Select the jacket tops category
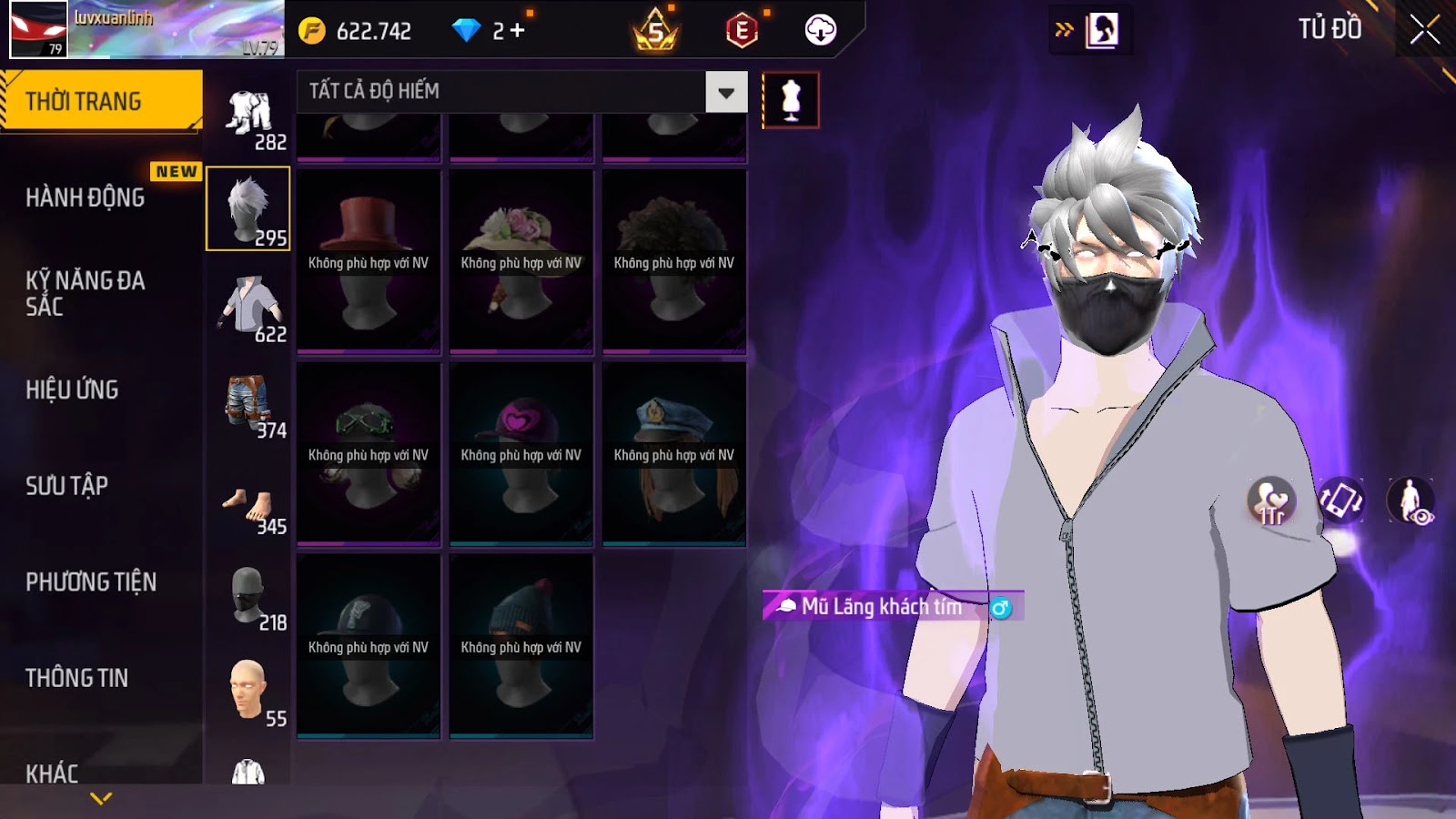This screenshot has height=819, width=1456. point(248,308)
